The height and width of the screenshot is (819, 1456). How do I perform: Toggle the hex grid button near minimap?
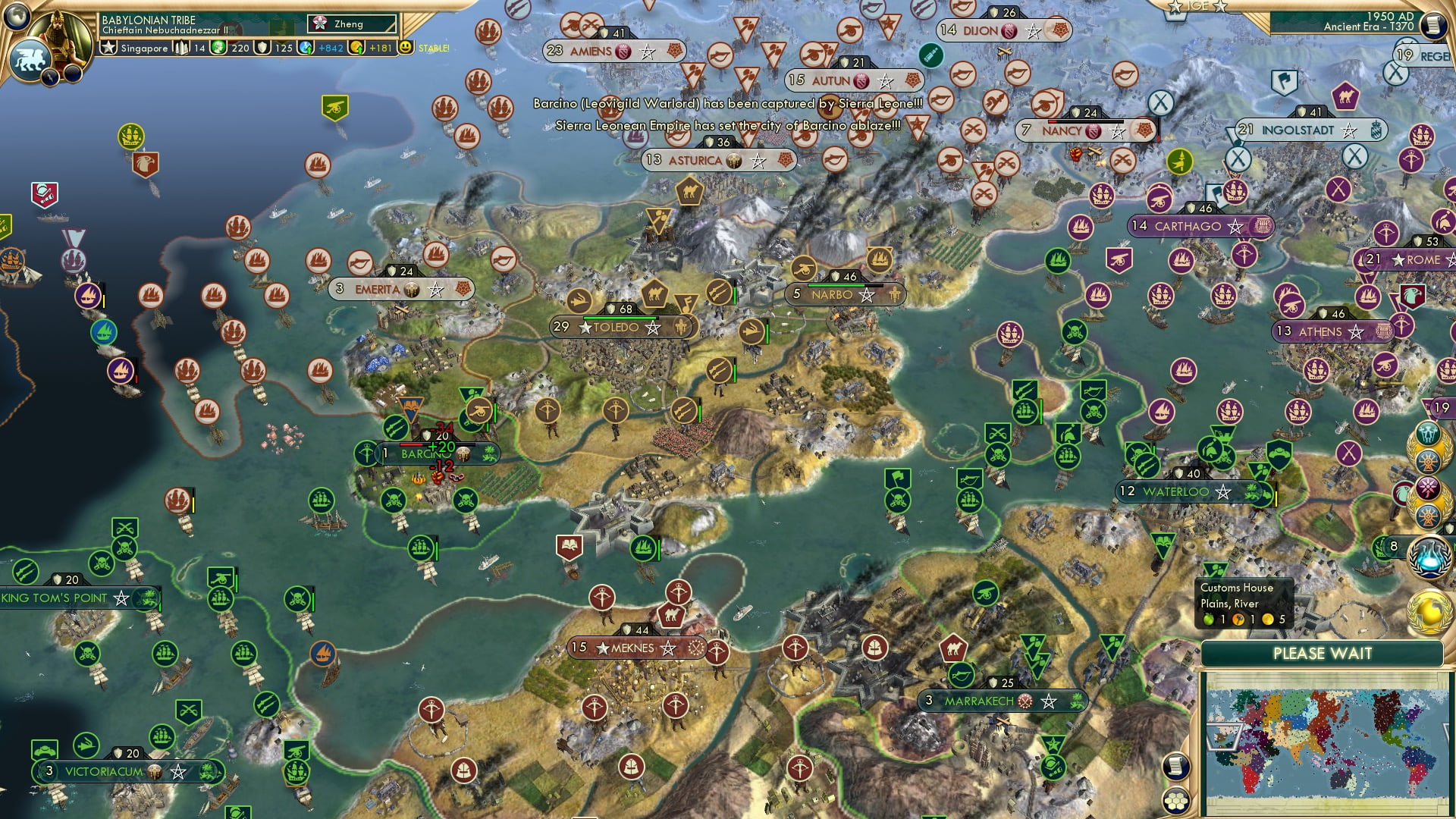point(1175,801)
